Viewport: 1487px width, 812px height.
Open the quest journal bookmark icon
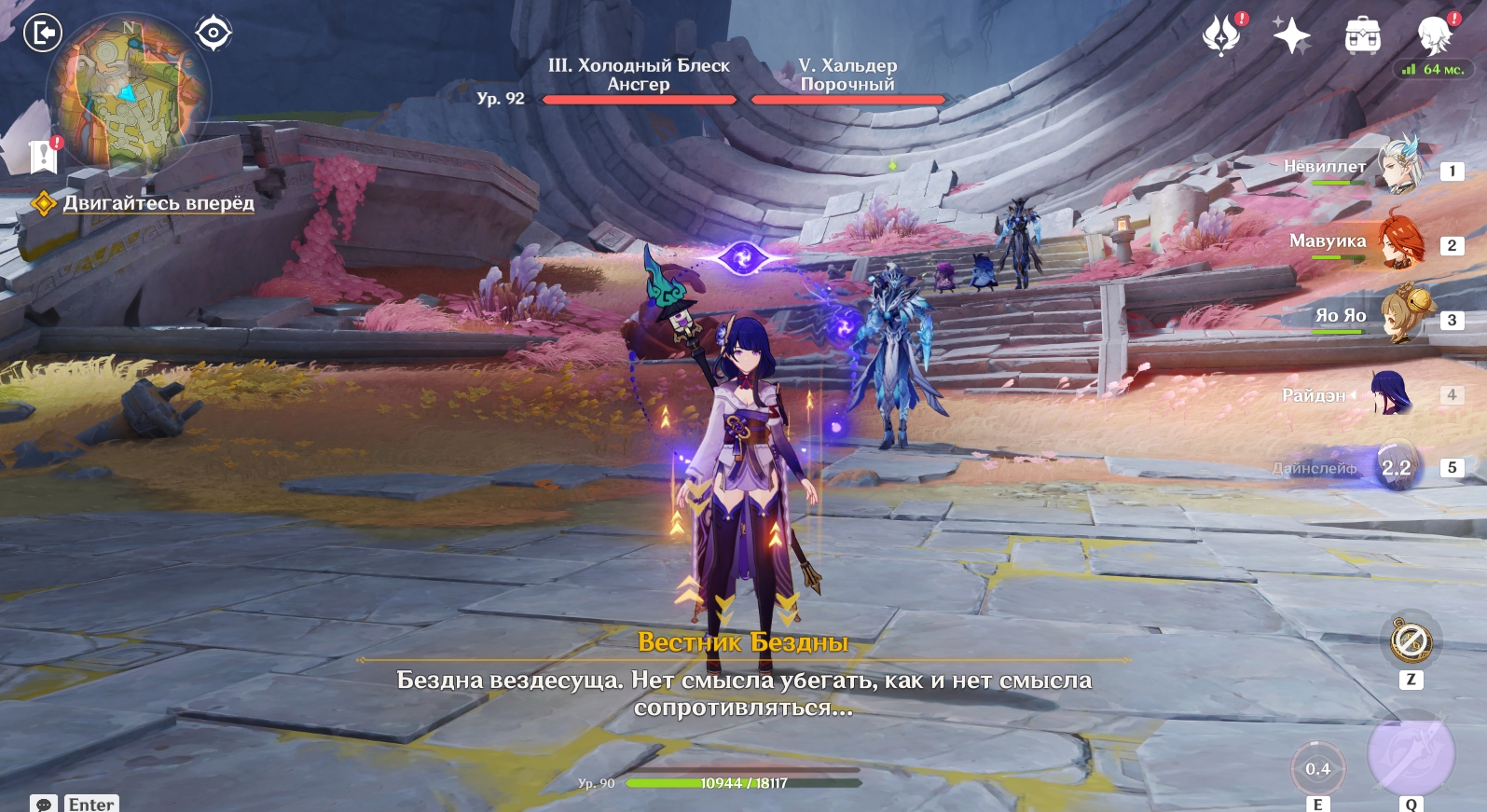pos(43,157)
